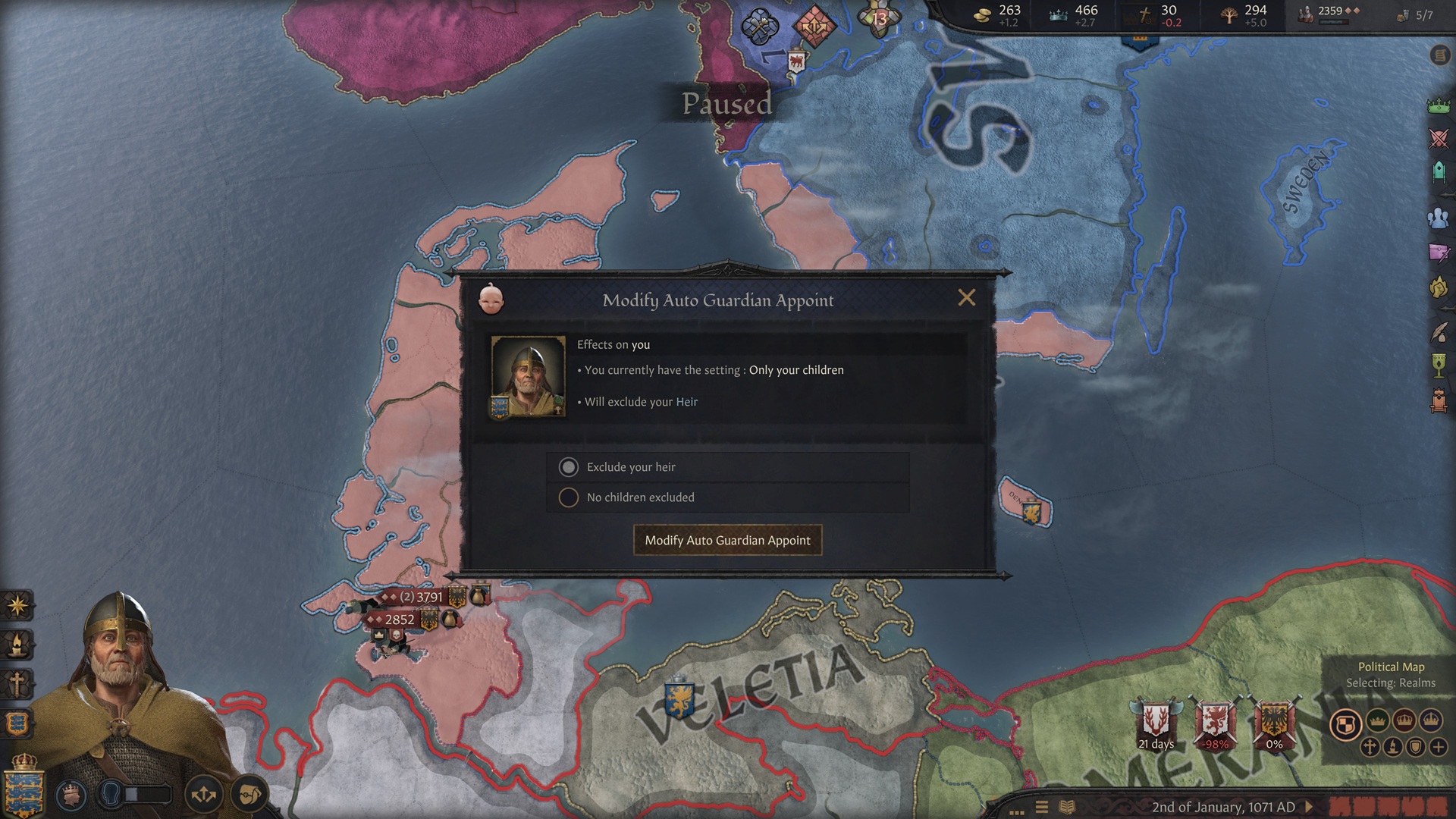Open the Royal Court throne icon
Image resolution: width=1456 pixels, height=819 pixels.
1438,400
